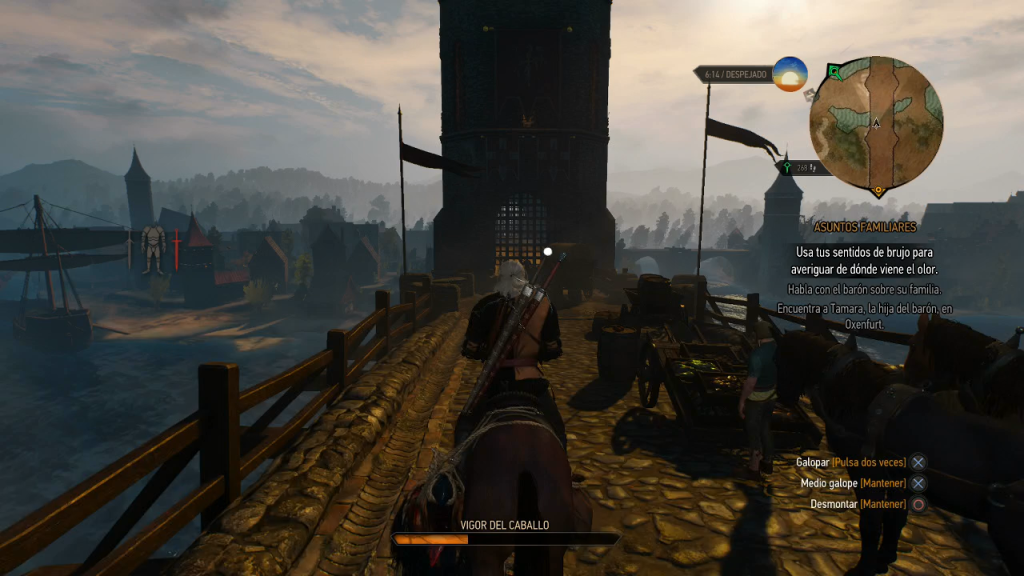Image resolution: width=1024 pixels, height=576 pixels.
Task: Select the yellow objective marker below minimap
Action: click(x=878, y=190)
